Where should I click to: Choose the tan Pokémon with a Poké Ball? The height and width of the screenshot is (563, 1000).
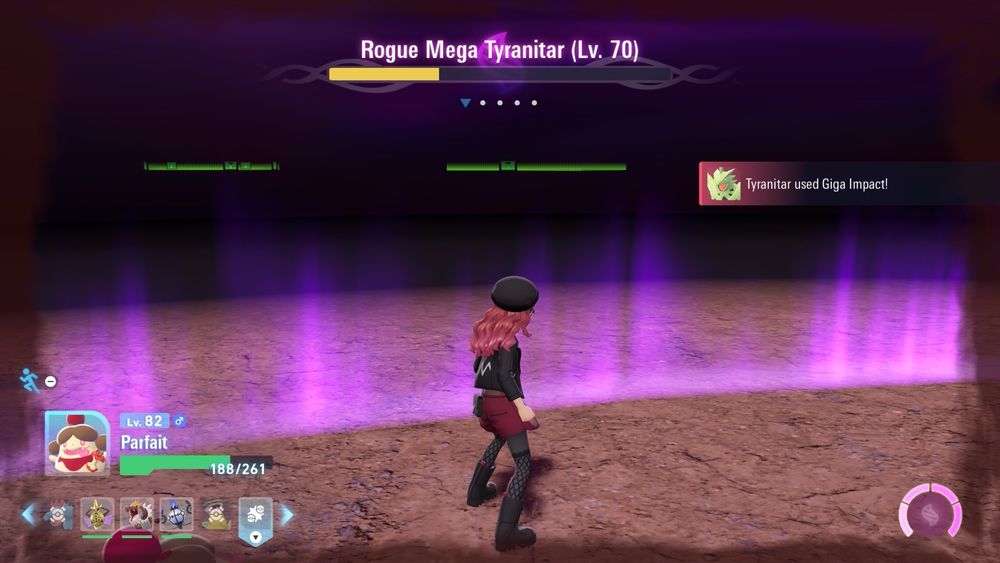coord(215,514)
